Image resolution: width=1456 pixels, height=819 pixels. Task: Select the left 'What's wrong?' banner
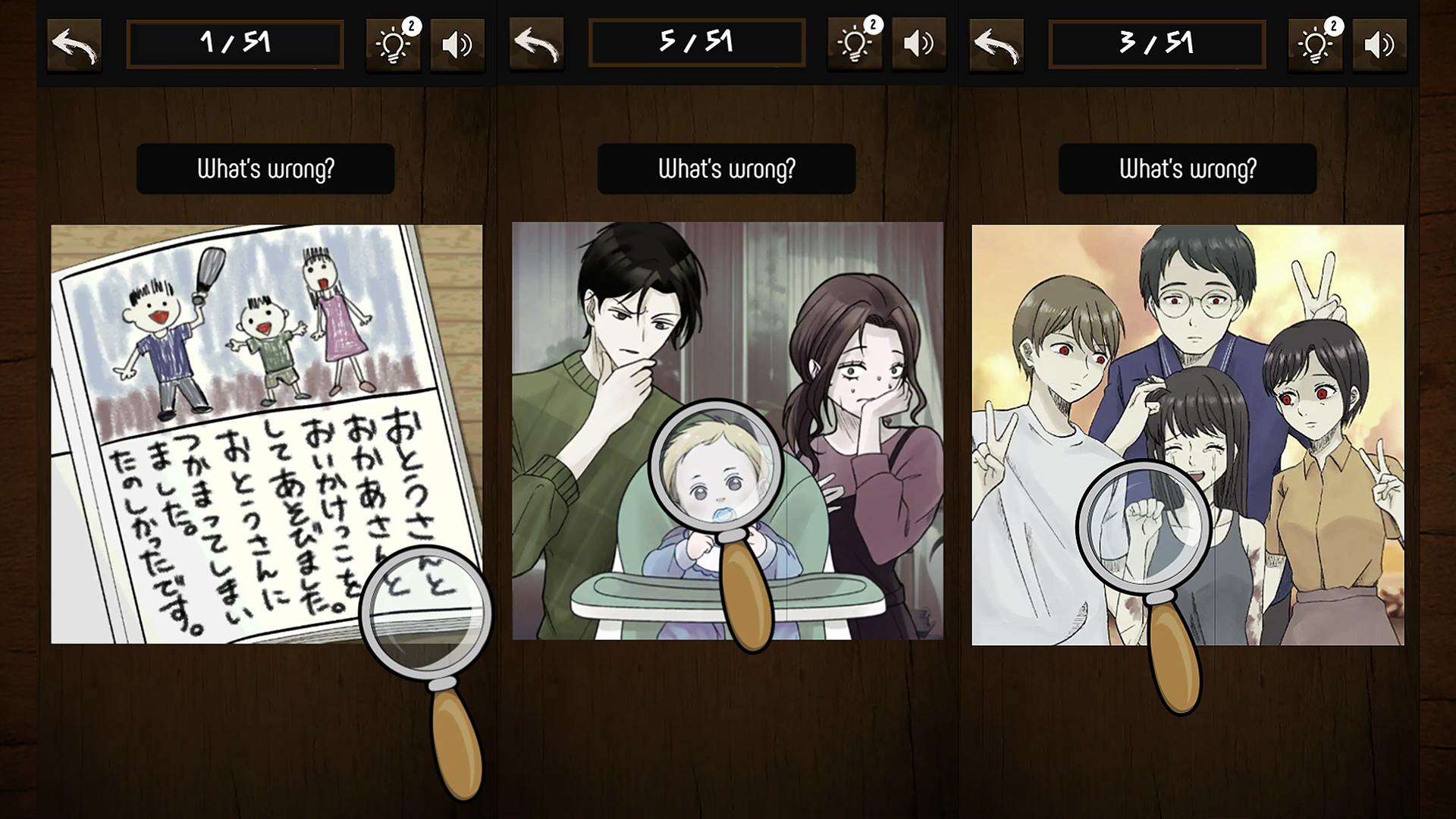(x=265, y=168)
